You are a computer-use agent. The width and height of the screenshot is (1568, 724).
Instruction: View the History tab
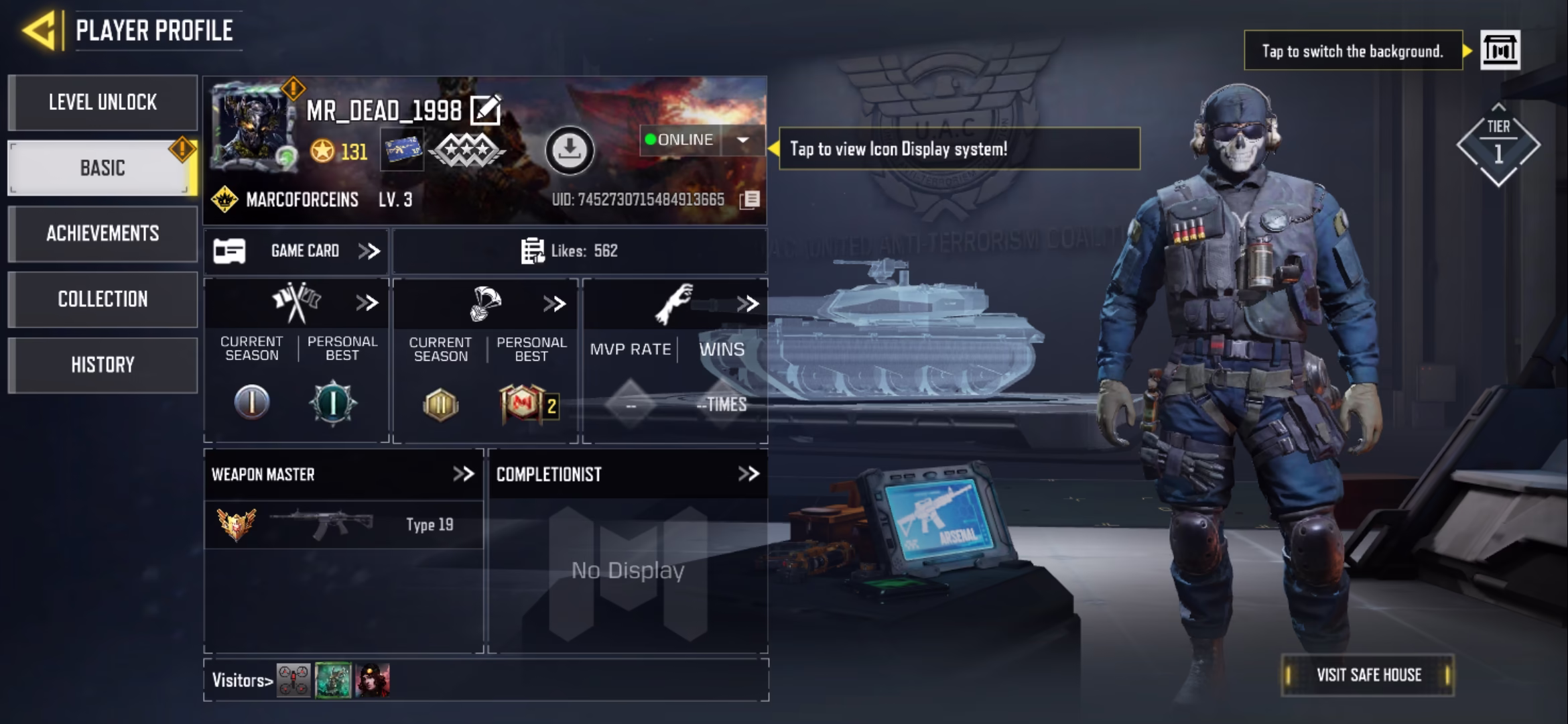click(103, 365)
